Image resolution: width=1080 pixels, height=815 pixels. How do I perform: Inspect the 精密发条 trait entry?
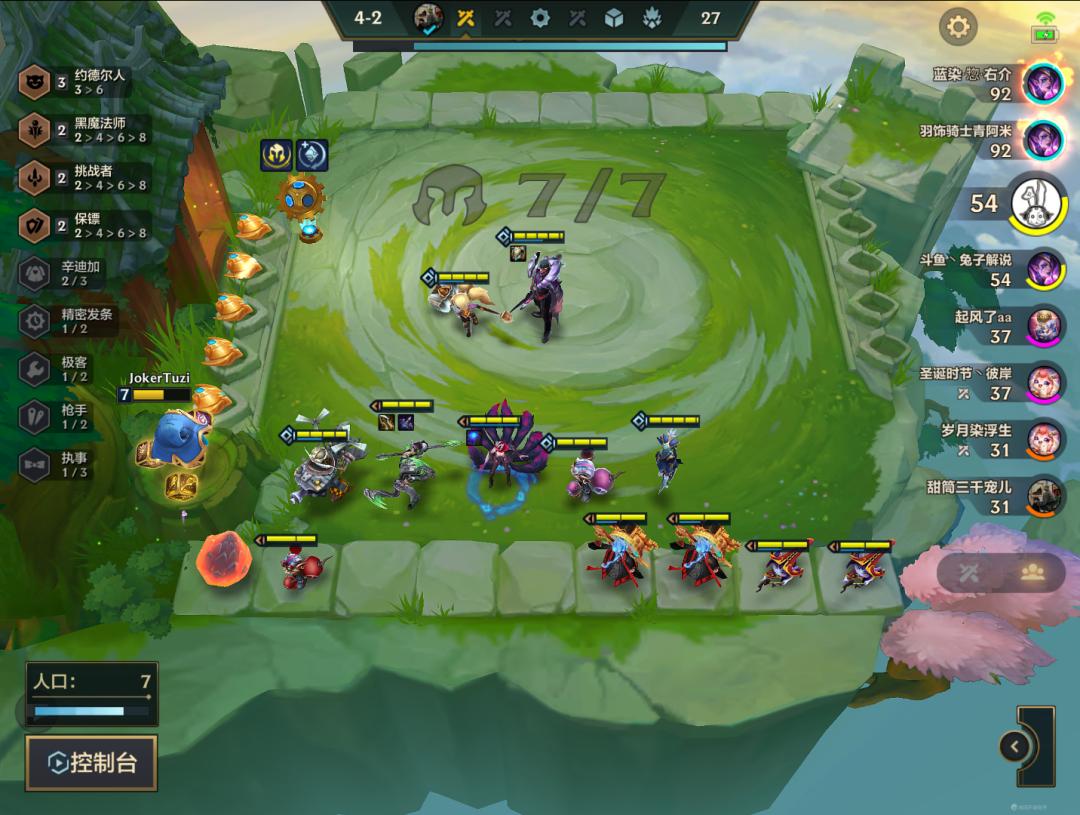(70, 320)
